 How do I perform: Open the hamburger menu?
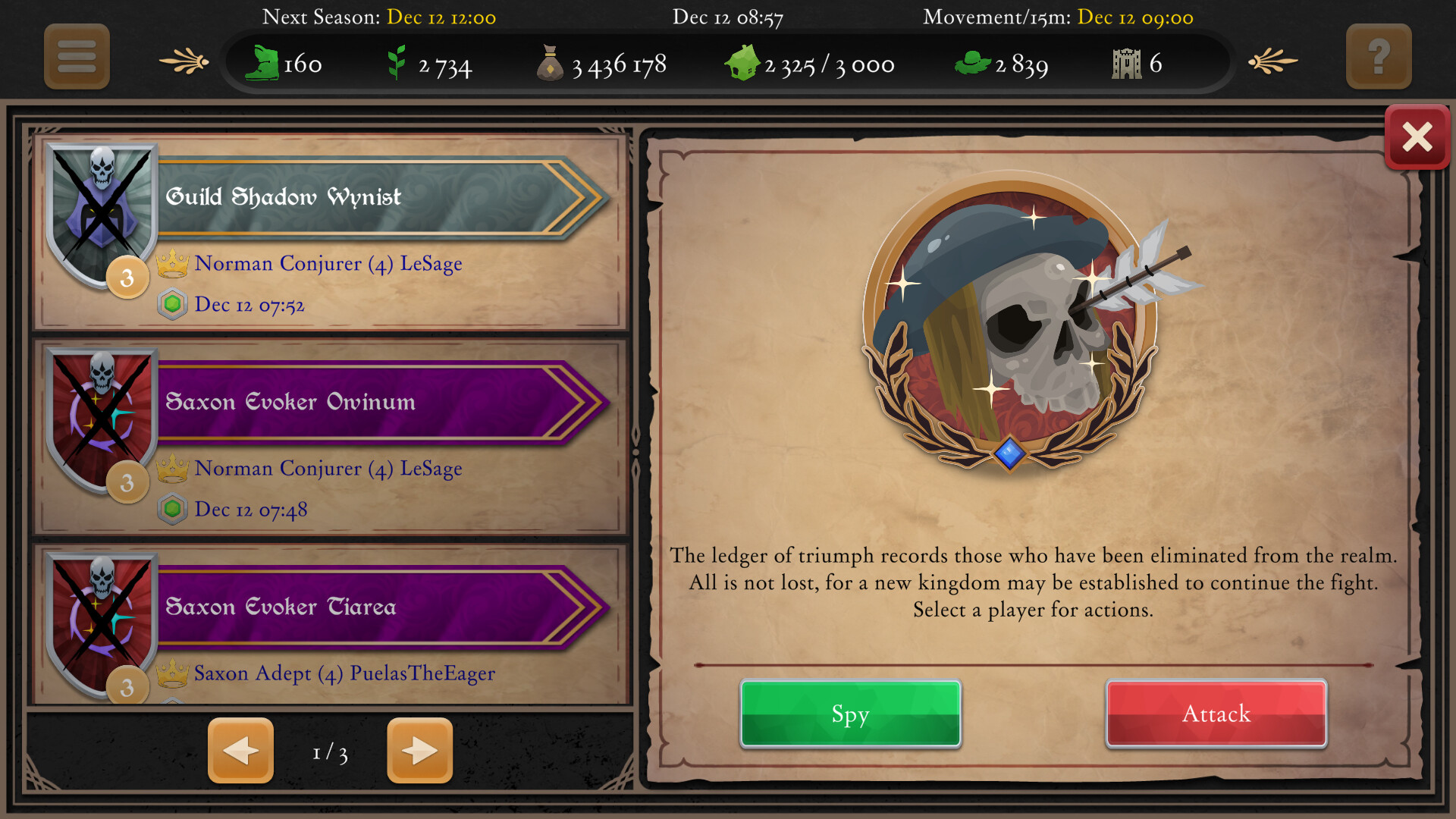(76, 57)
